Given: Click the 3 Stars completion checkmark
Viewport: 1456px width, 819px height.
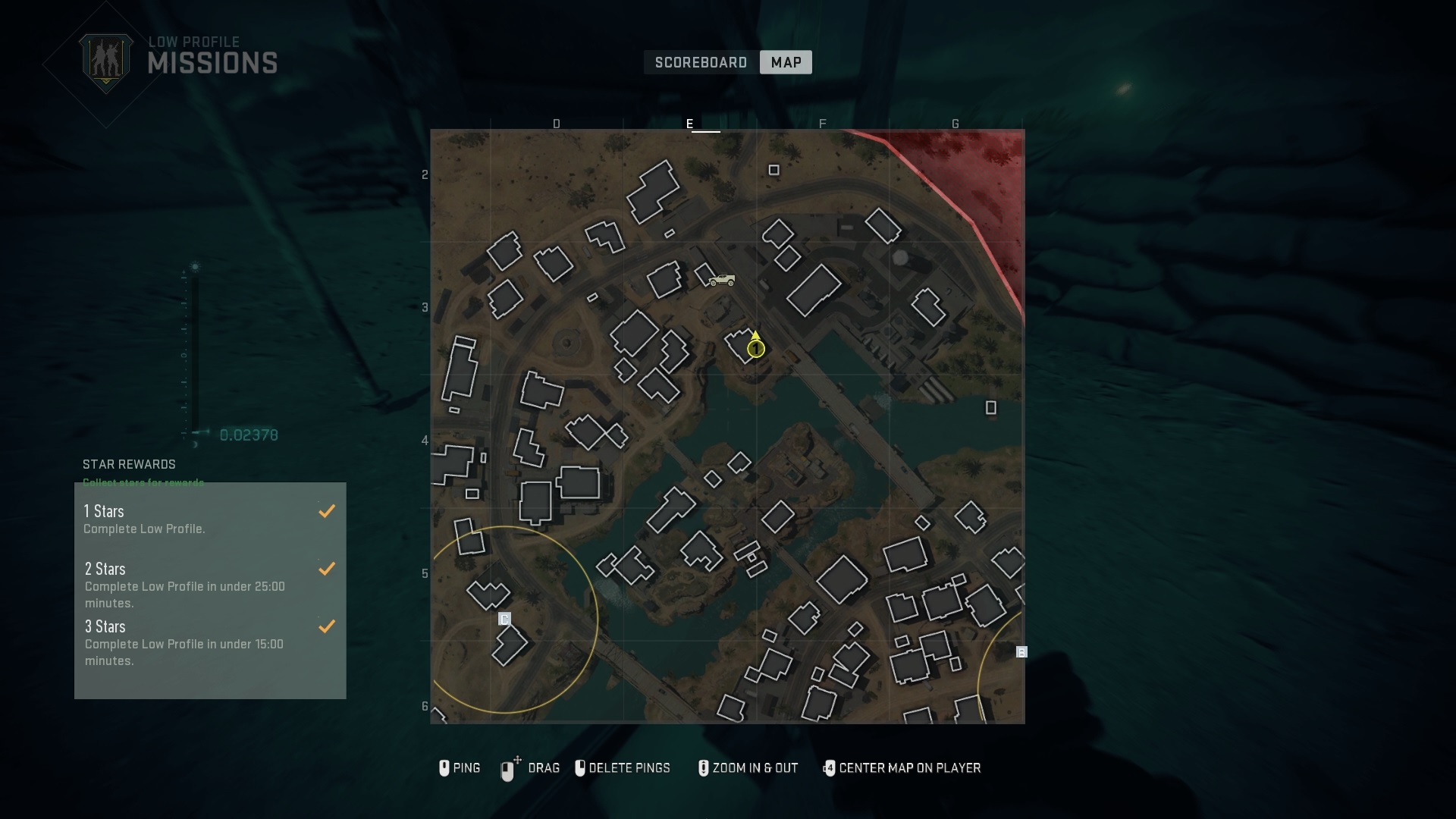Looking at the screenshot, I should (x=327, y=626).
